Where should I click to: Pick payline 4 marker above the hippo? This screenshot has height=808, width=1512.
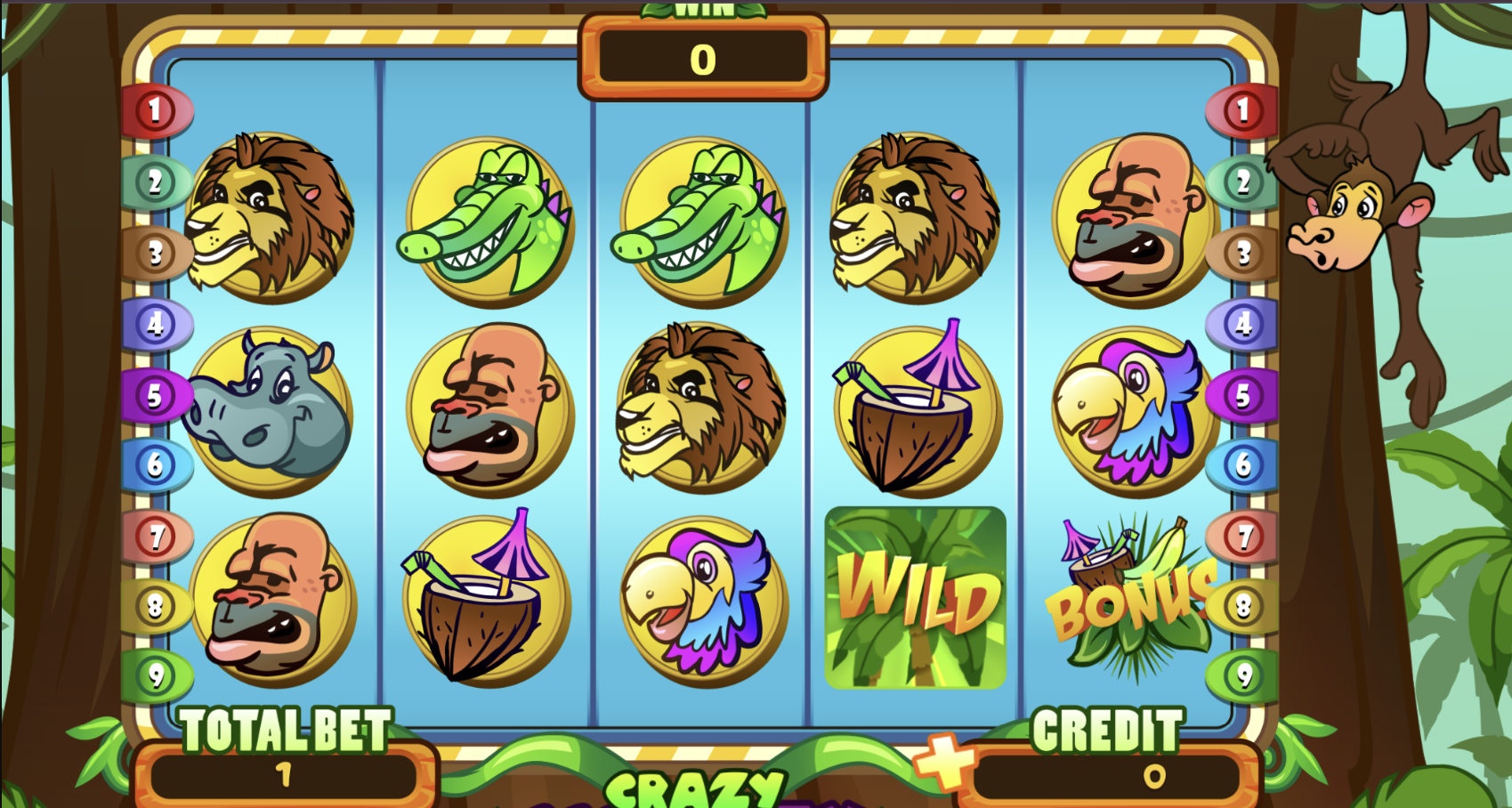coord(156,324)
